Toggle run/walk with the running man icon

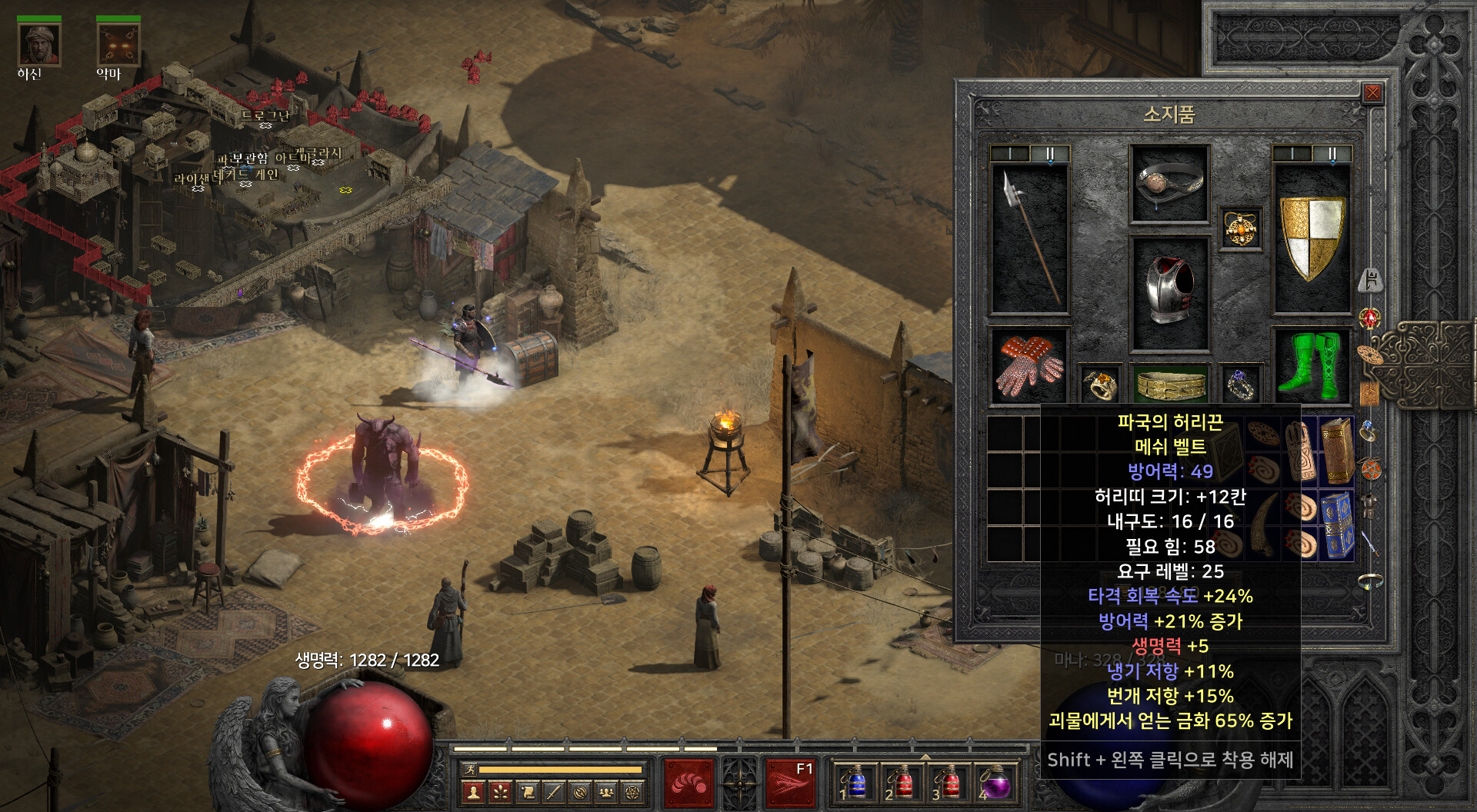(469, 769)
